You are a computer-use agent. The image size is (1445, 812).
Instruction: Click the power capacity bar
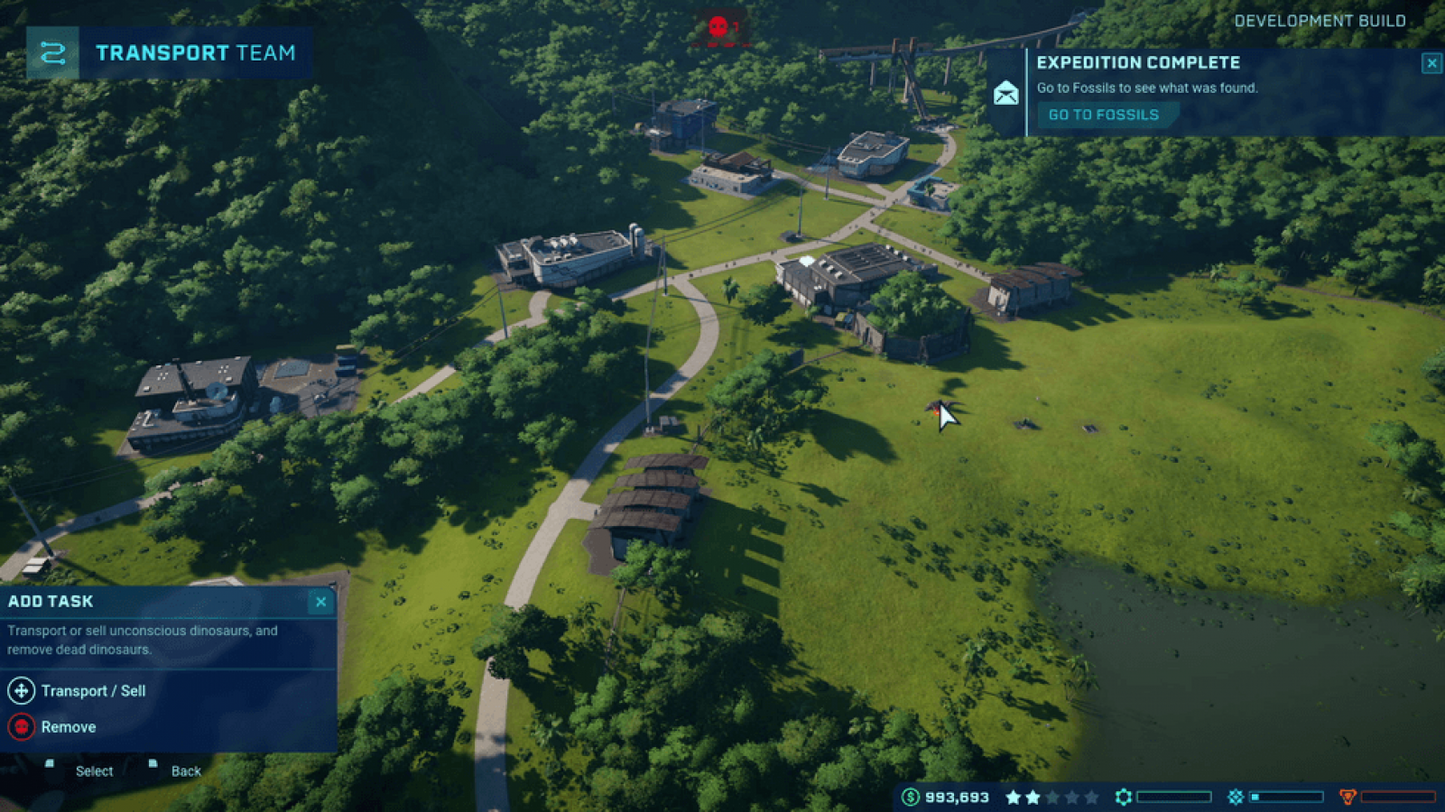[x=1285, y=796]
